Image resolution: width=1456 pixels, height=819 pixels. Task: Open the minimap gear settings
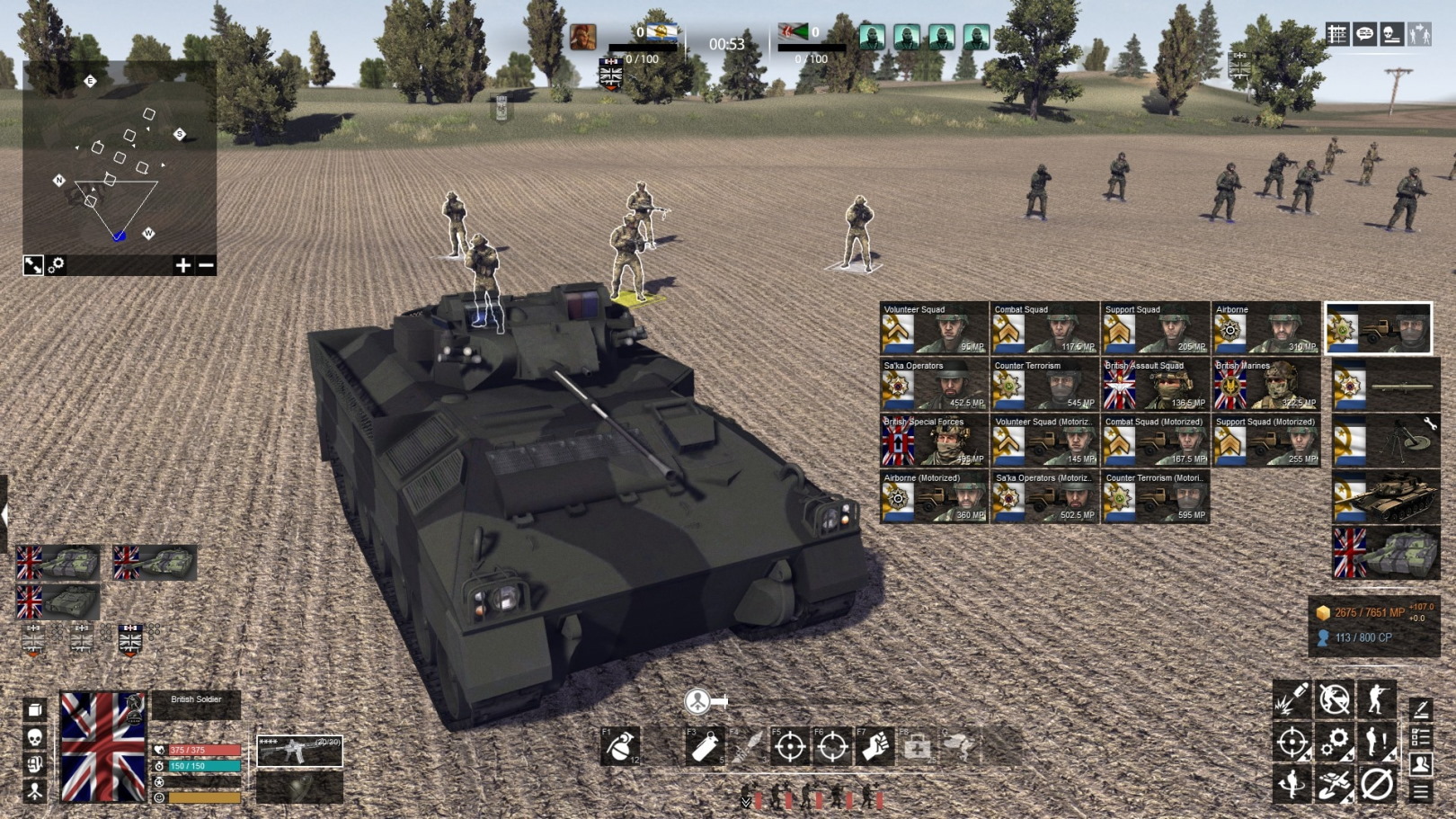click(57, 265)
